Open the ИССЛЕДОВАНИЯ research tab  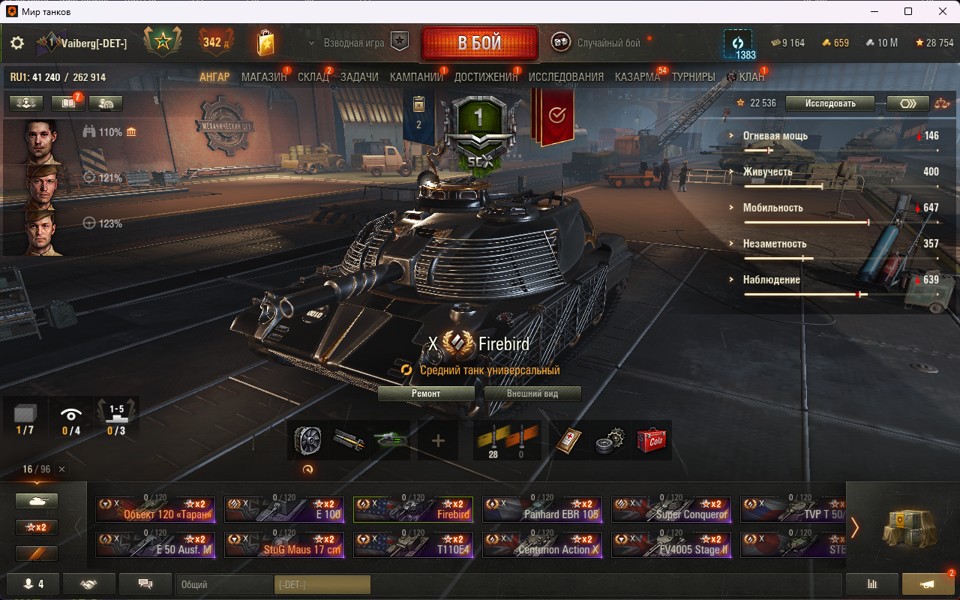pos(566,77)
